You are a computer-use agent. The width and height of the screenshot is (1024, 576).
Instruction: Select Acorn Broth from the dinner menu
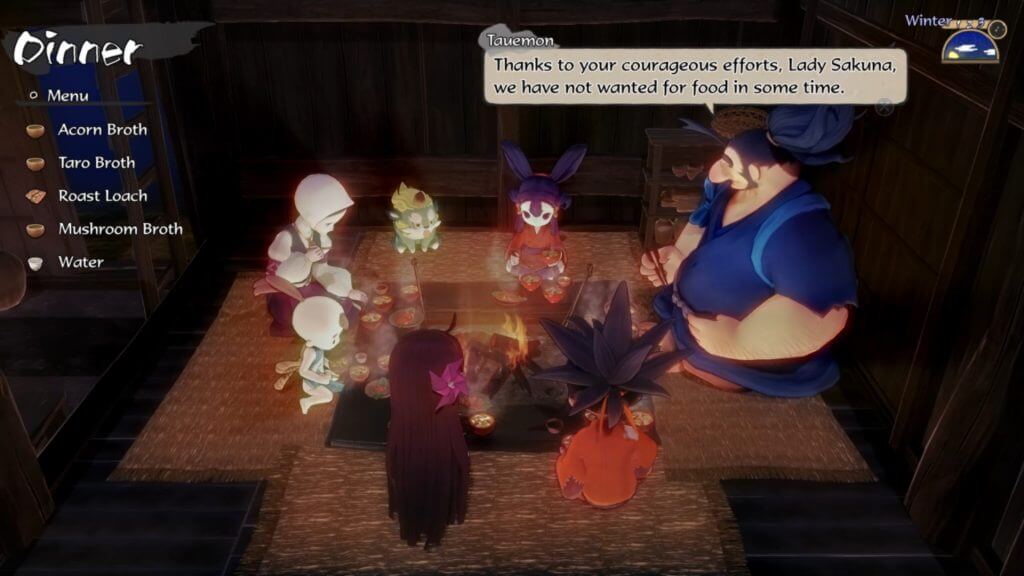tap(102, 130)
